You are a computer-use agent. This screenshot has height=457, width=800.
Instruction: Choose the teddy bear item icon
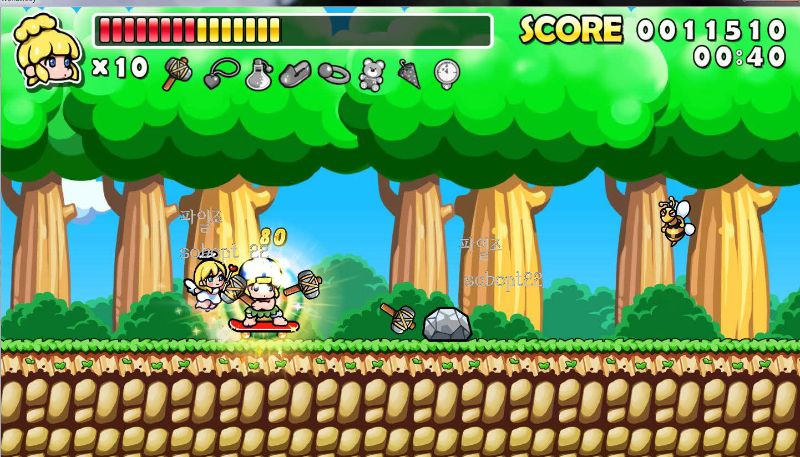tap(372, 73)
